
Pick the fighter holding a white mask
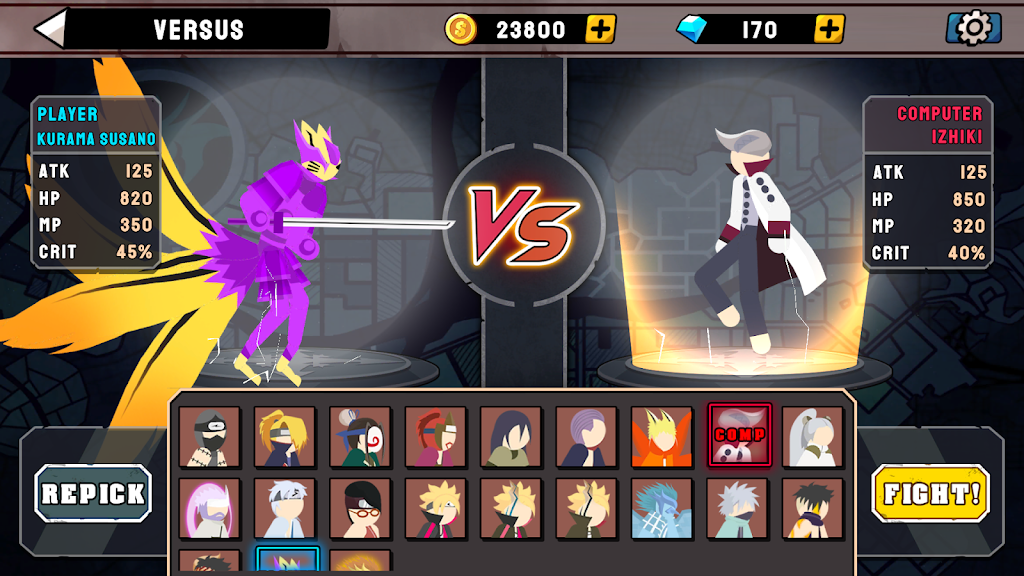[x=360, y=437]
